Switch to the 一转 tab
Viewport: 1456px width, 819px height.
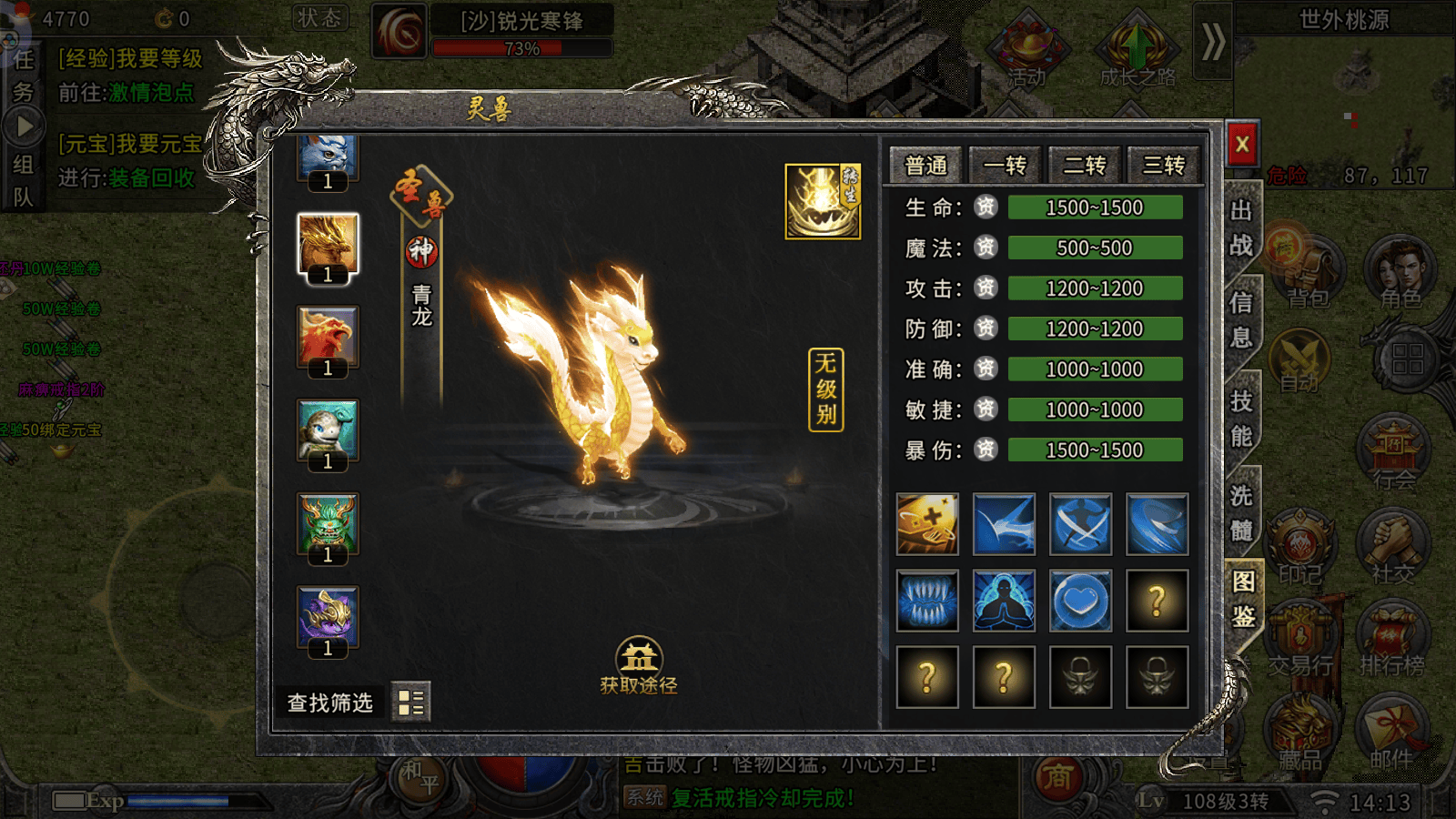point(1006,166)
